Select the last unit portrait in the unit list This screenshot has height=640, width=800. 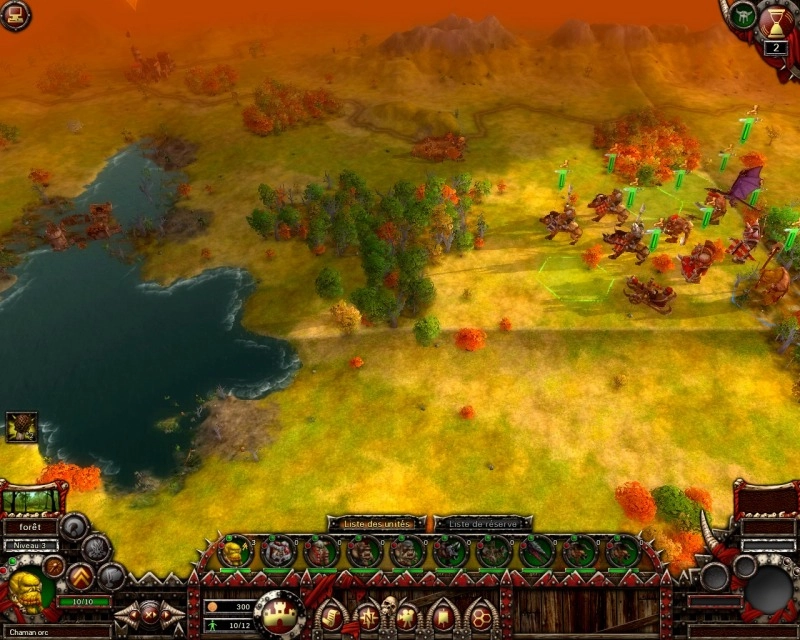(x=622, y=551)
